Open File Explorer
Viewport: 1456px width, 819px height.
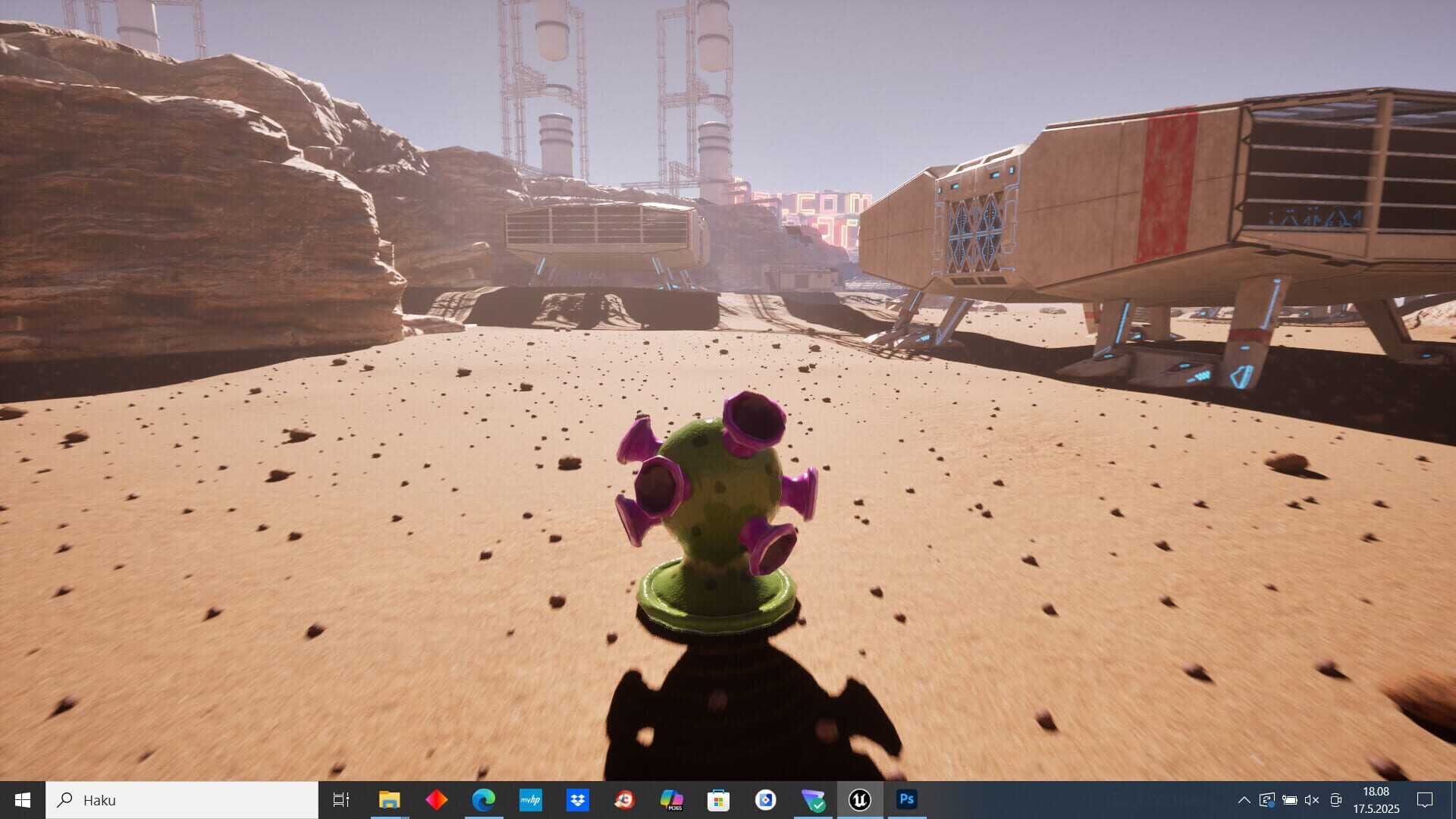point(389,799)
